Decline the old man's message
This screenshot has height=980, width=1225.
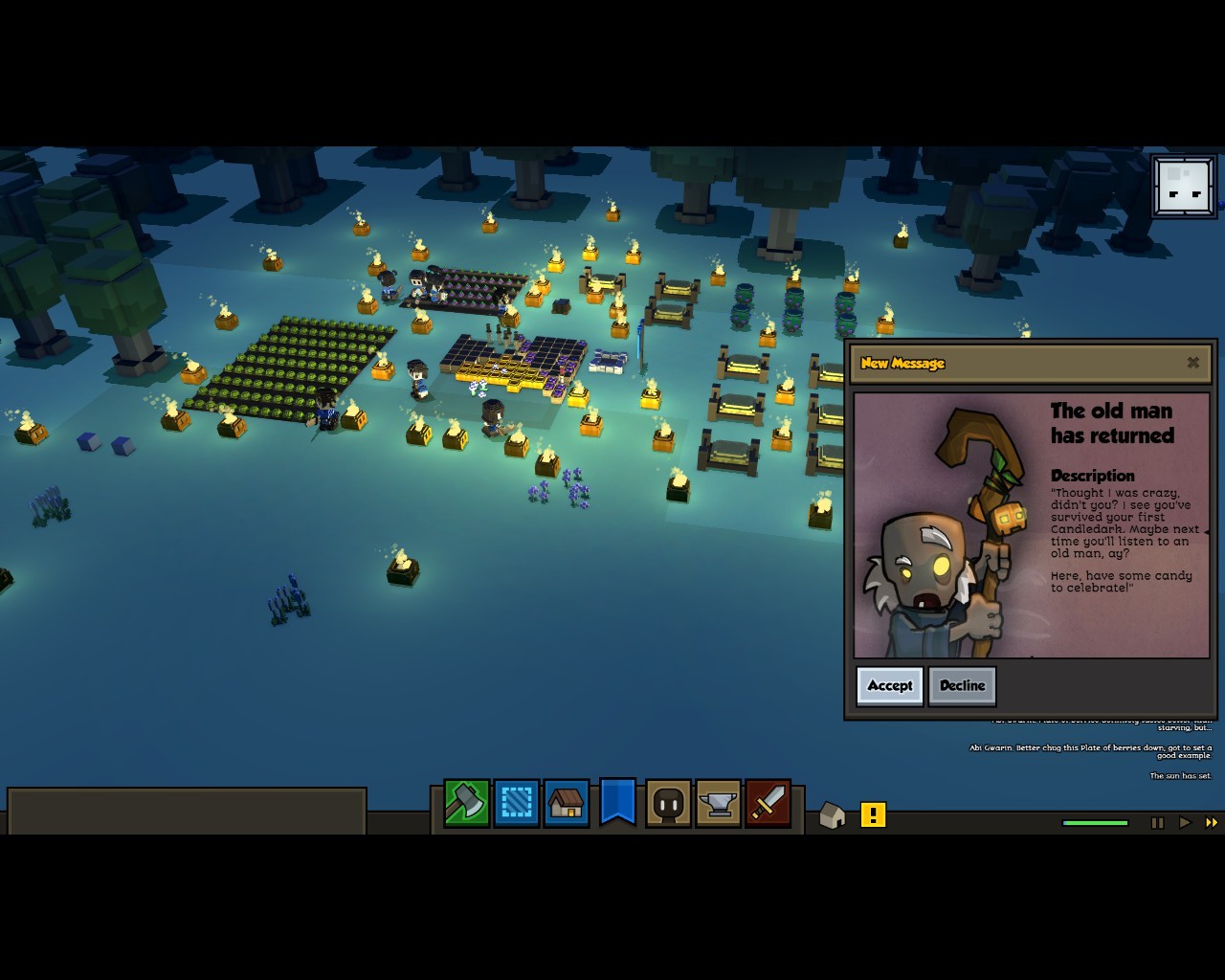pos(962,685)
